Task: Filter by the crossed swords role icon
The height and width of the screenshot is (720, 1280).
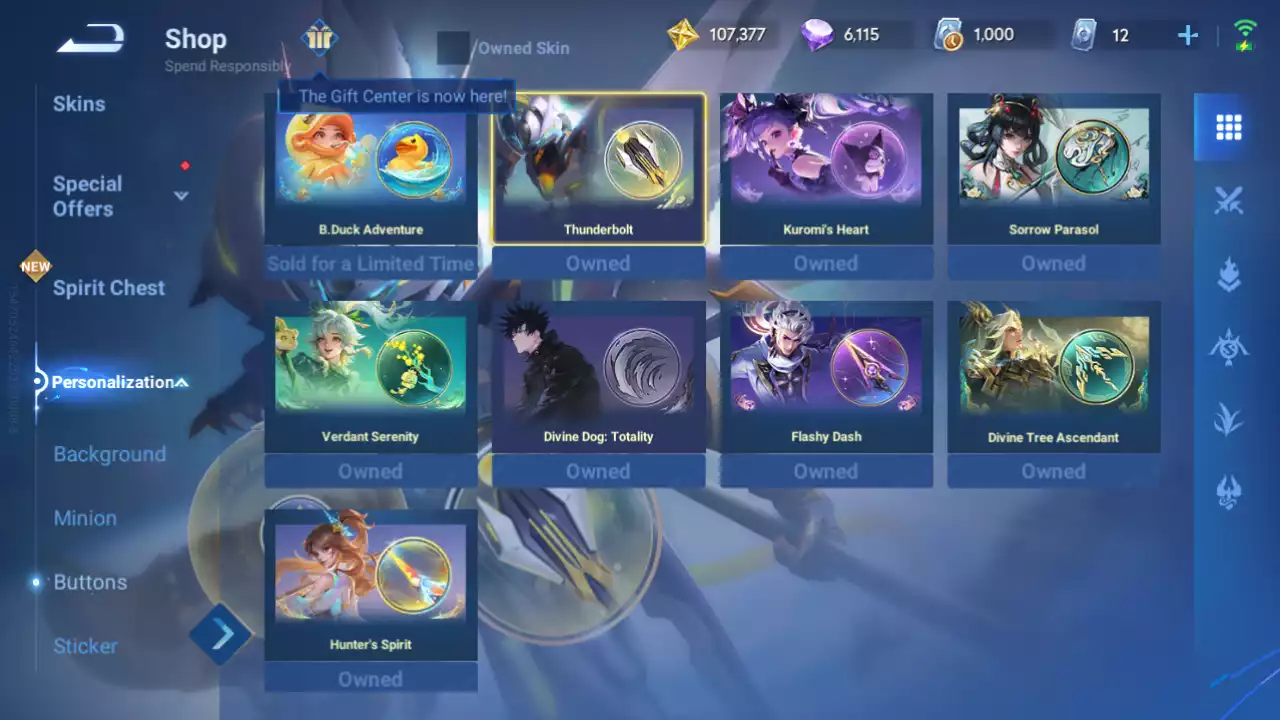Action: pyautogui.click(x=1228, y=201)
